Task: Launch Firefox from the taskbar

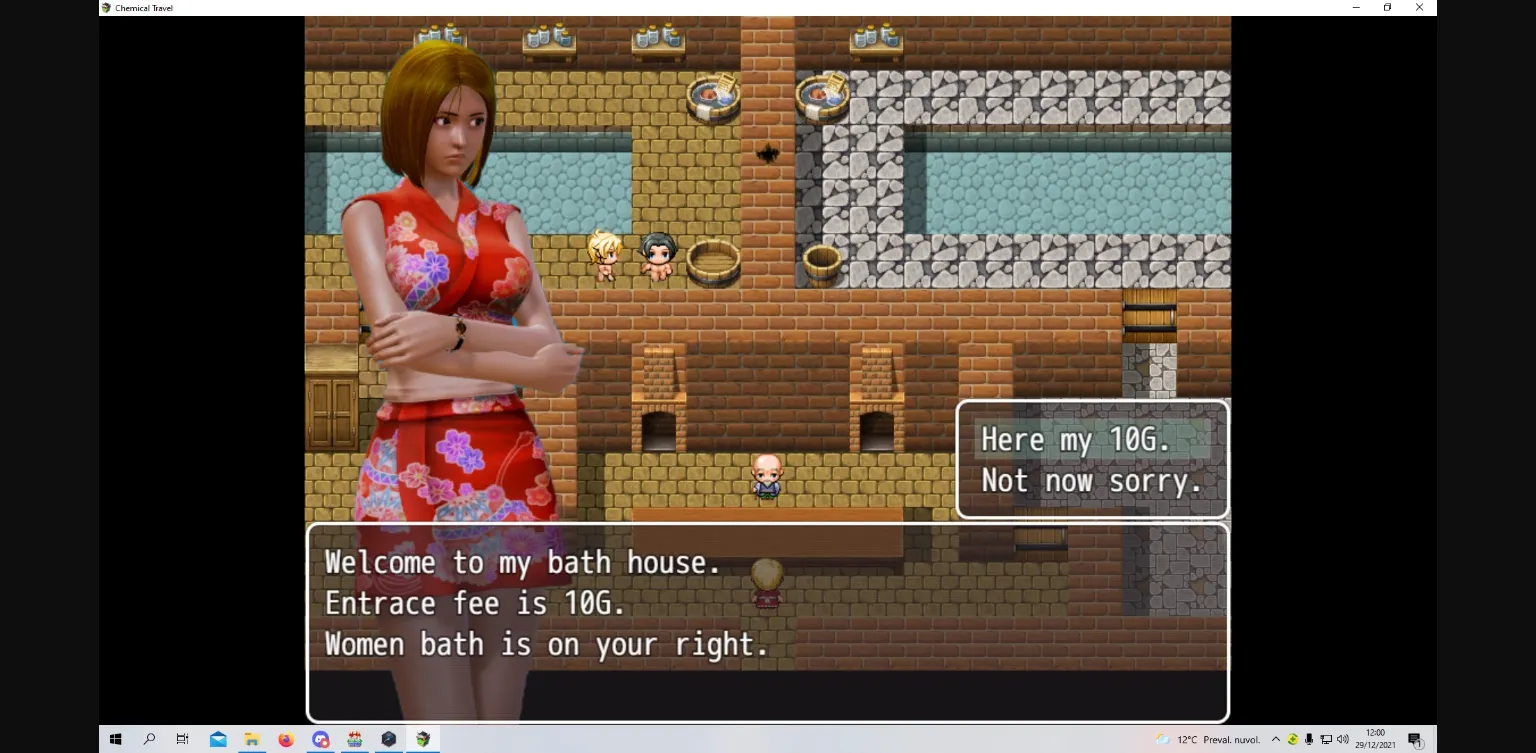Action: pyautogui.click(x=286, y=740)
